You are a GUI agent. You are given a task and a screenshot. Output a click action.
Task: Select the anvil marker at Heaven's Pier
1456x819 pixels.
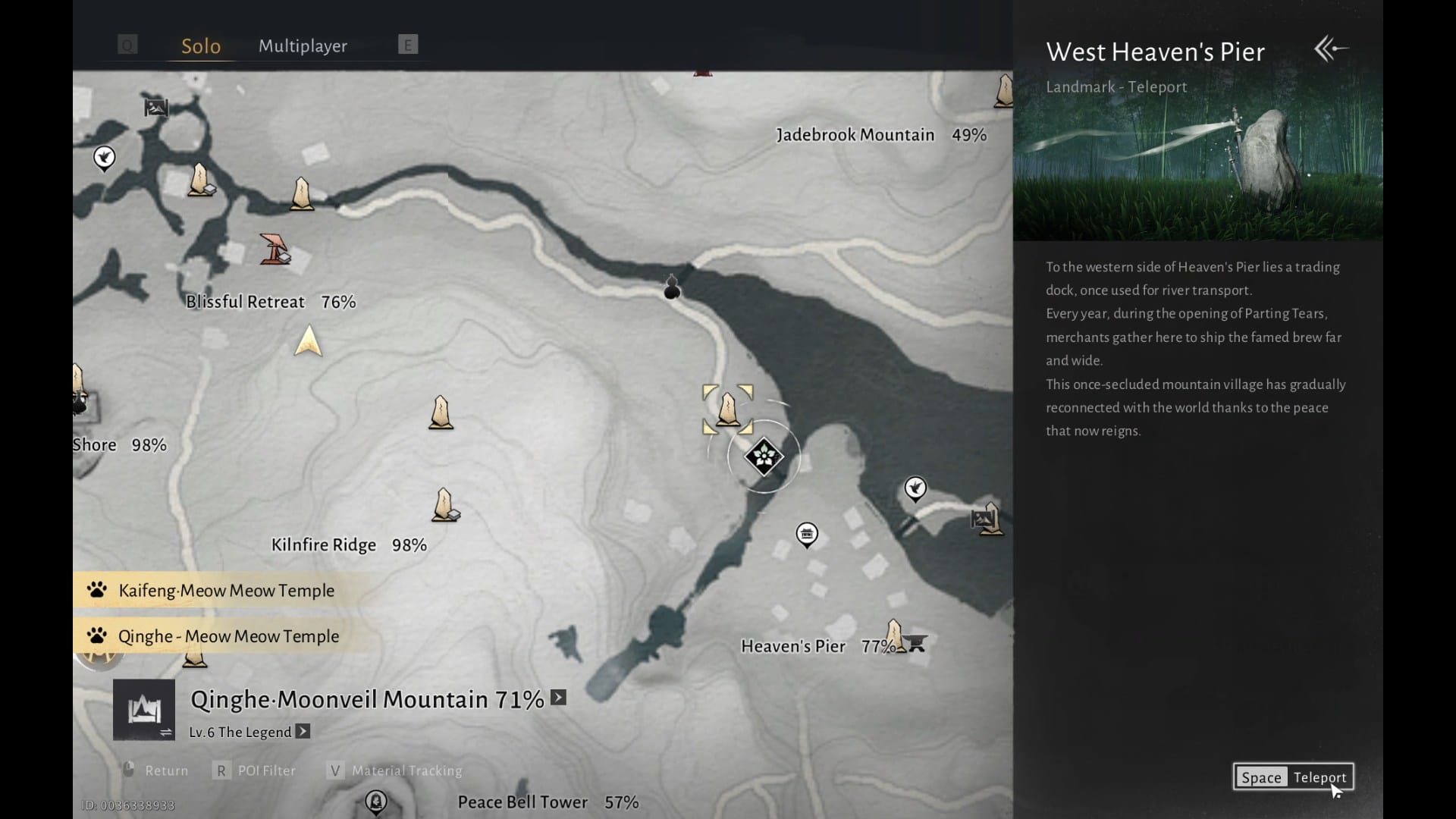coord(917,643)
